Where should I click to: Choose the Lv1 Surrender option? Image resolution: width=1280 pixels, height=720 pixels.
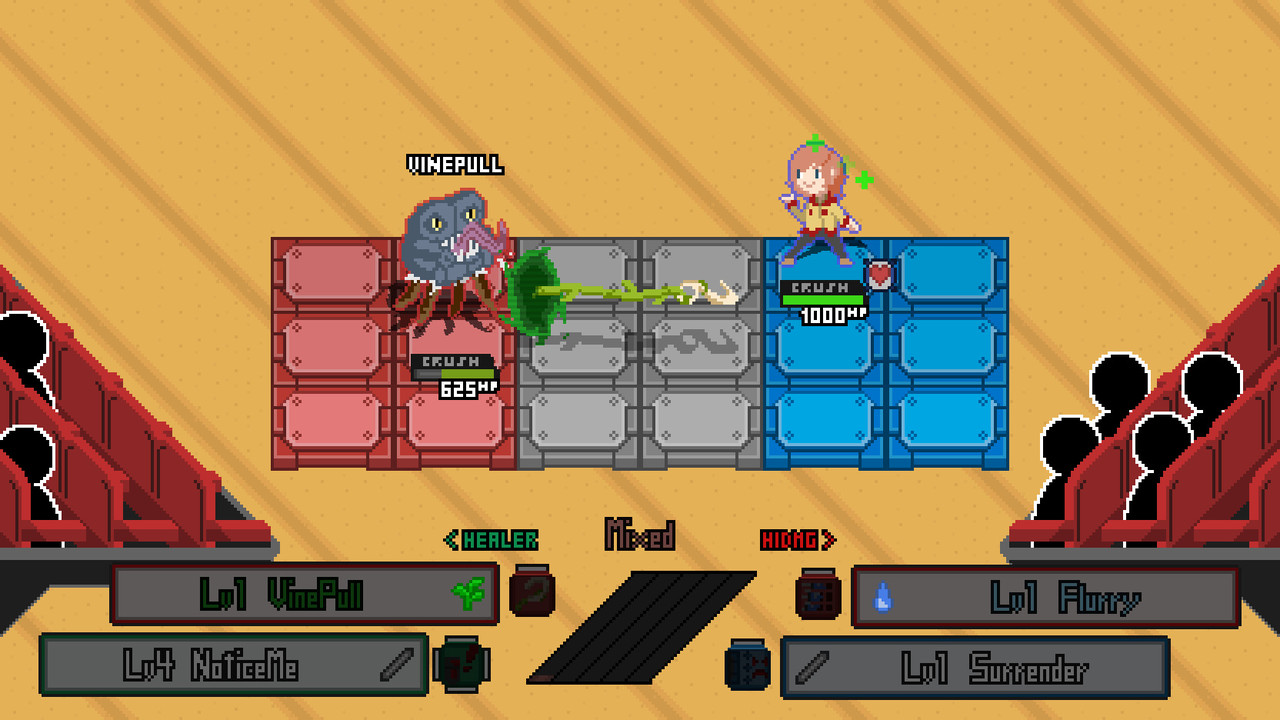[x=975, y=667]
